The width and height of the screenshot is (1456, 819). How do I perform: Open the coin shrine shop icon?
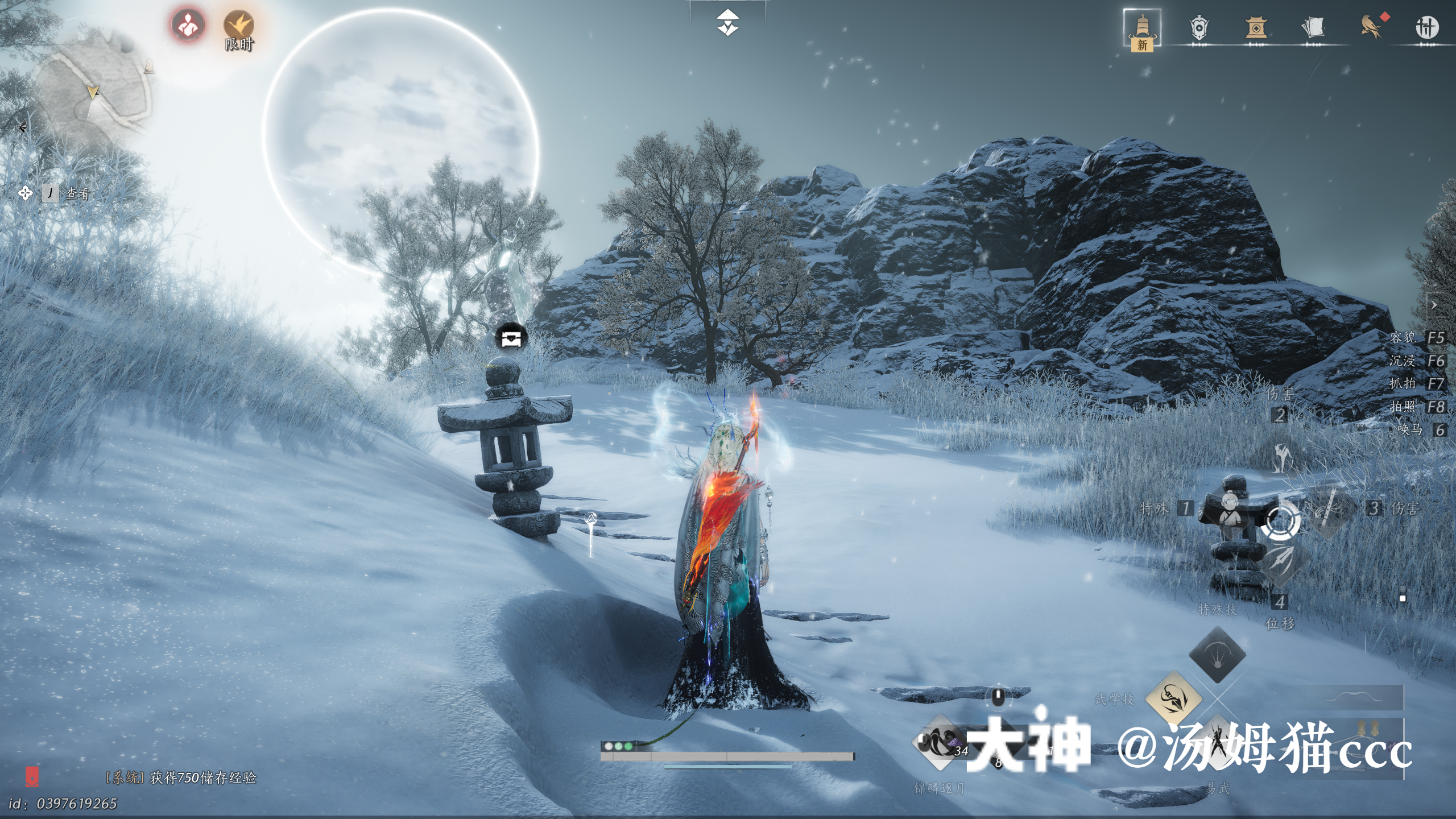point(1256,28)
